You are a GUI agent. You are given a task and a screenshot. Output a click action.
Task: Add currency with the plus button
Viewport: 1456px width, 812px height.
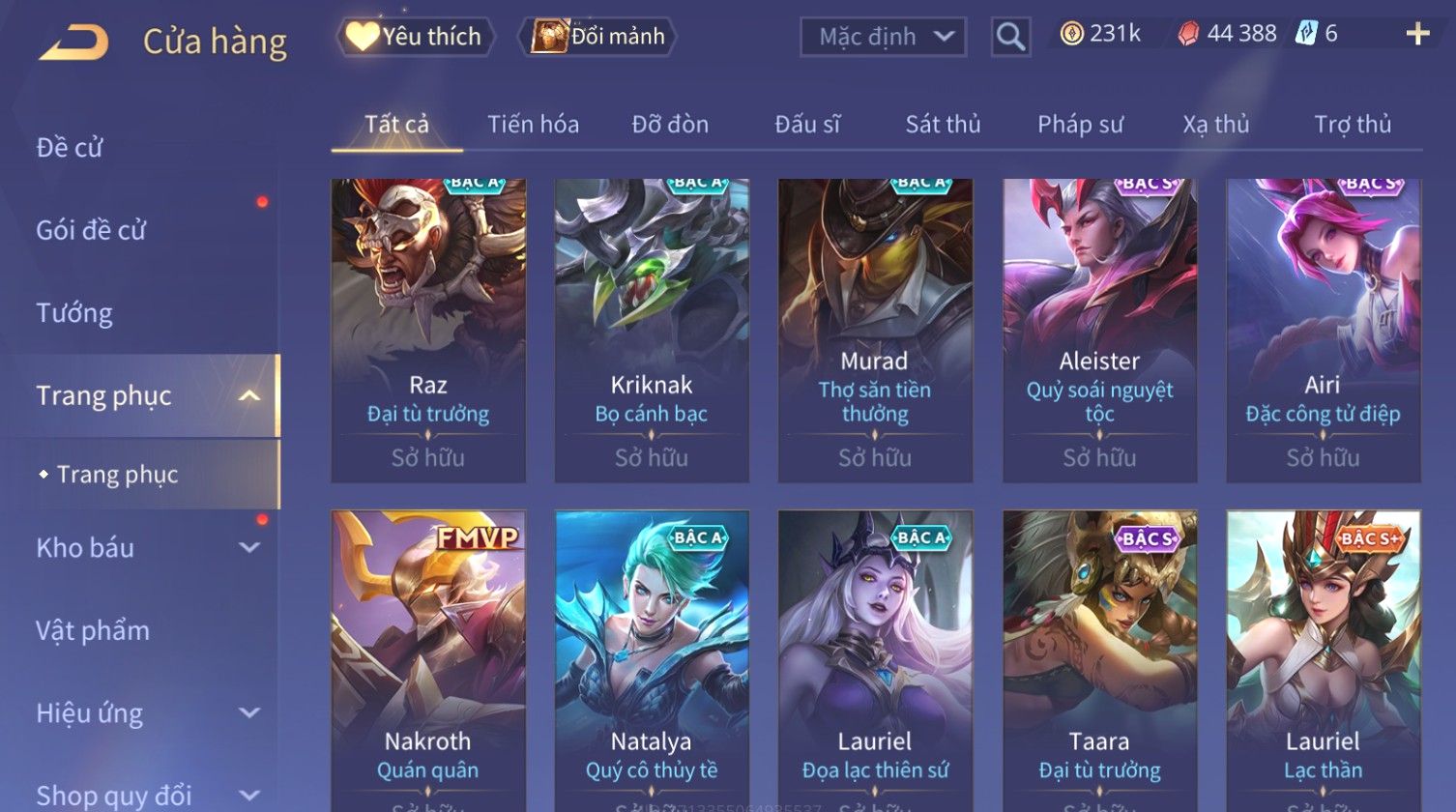point(1417,35)
